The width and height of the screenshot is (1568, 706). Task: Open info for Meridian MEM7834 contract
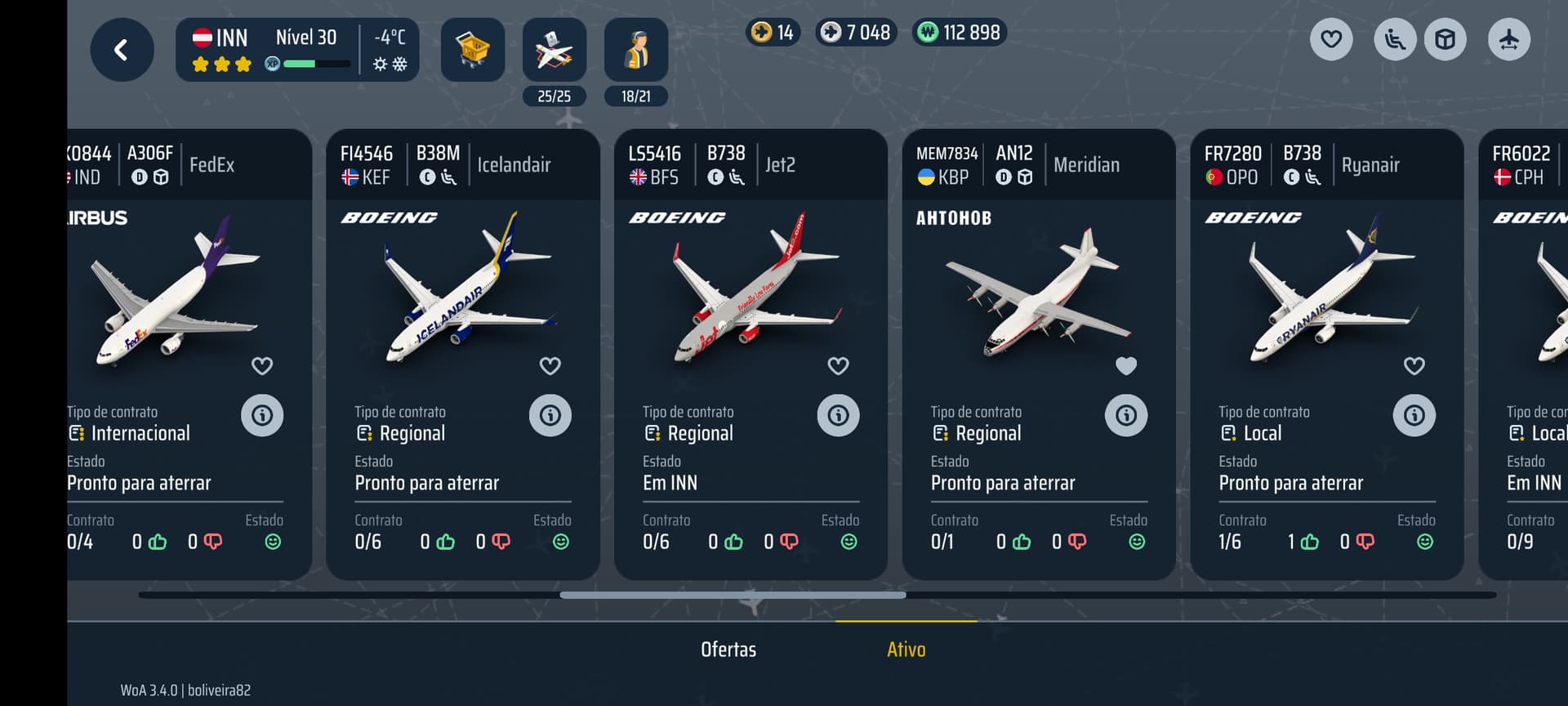pyautogui.click(x=1126, y=415)
